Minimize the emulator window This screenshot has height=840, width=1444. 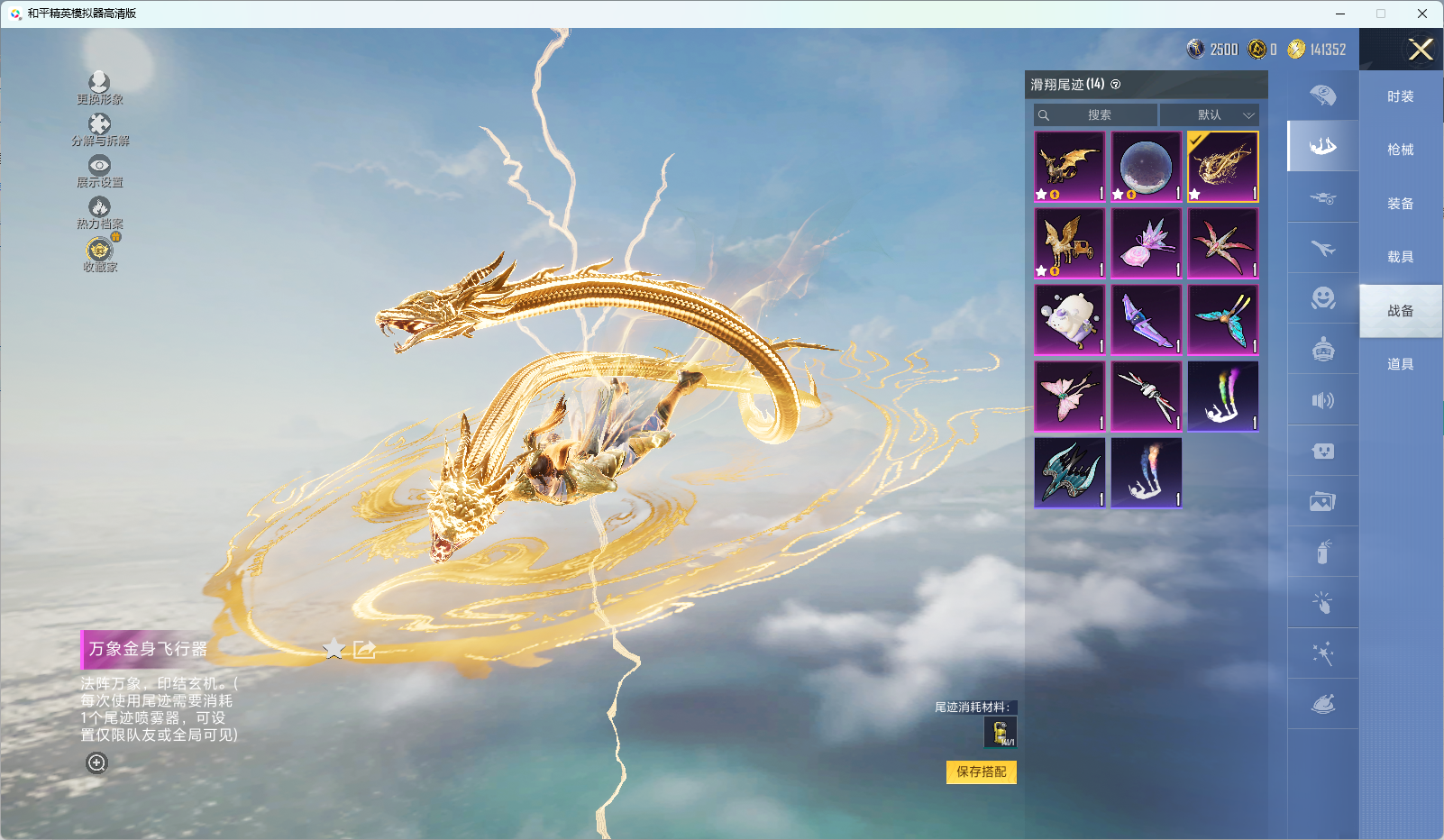point(1340,14)
